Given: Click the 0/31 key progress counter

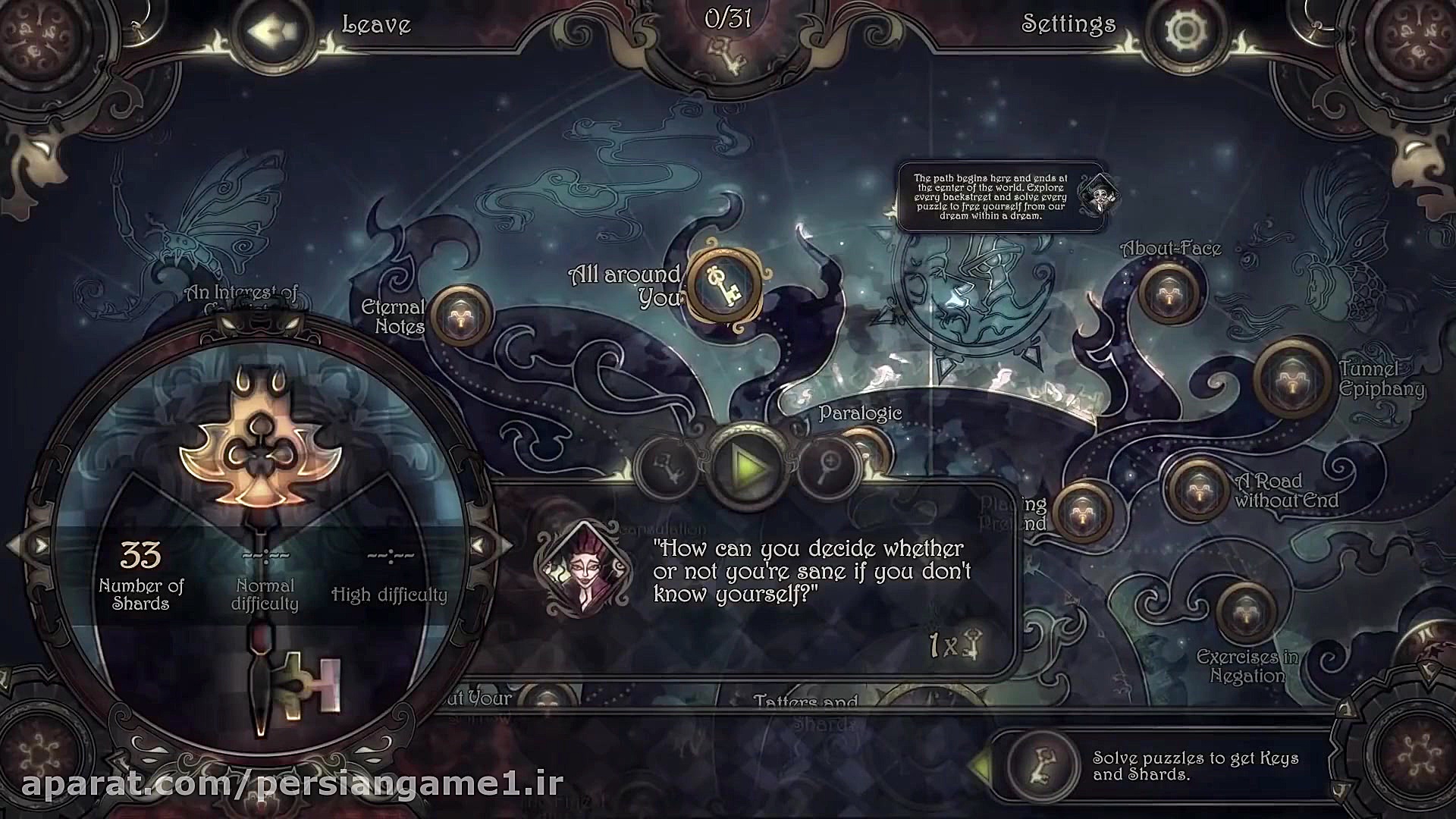Looking at the screenshot, I should click(727, 18).
